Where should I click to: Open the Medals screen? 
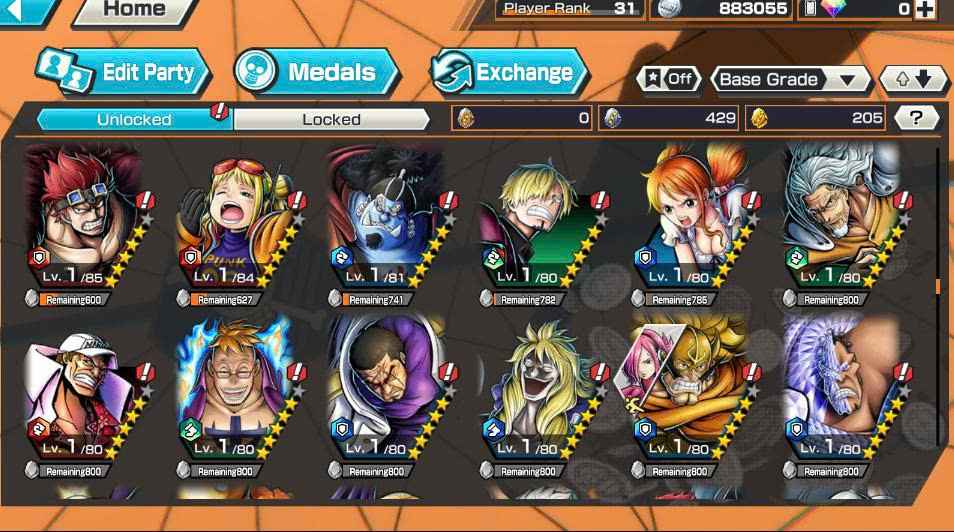(x=316, y=72)
